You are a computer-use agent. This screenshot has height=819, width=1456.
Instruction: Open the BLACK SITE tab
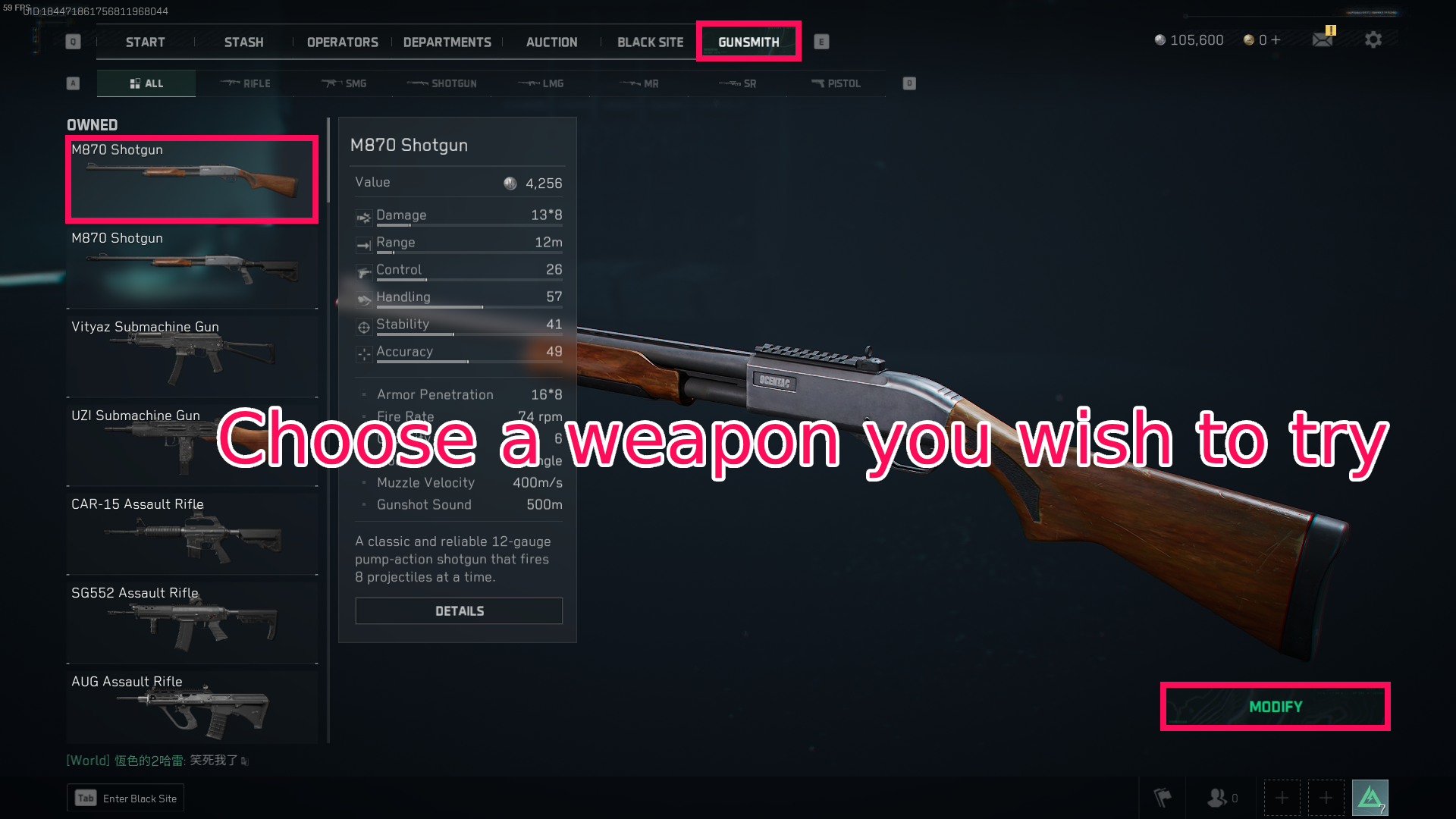click(x=649, y=42)
